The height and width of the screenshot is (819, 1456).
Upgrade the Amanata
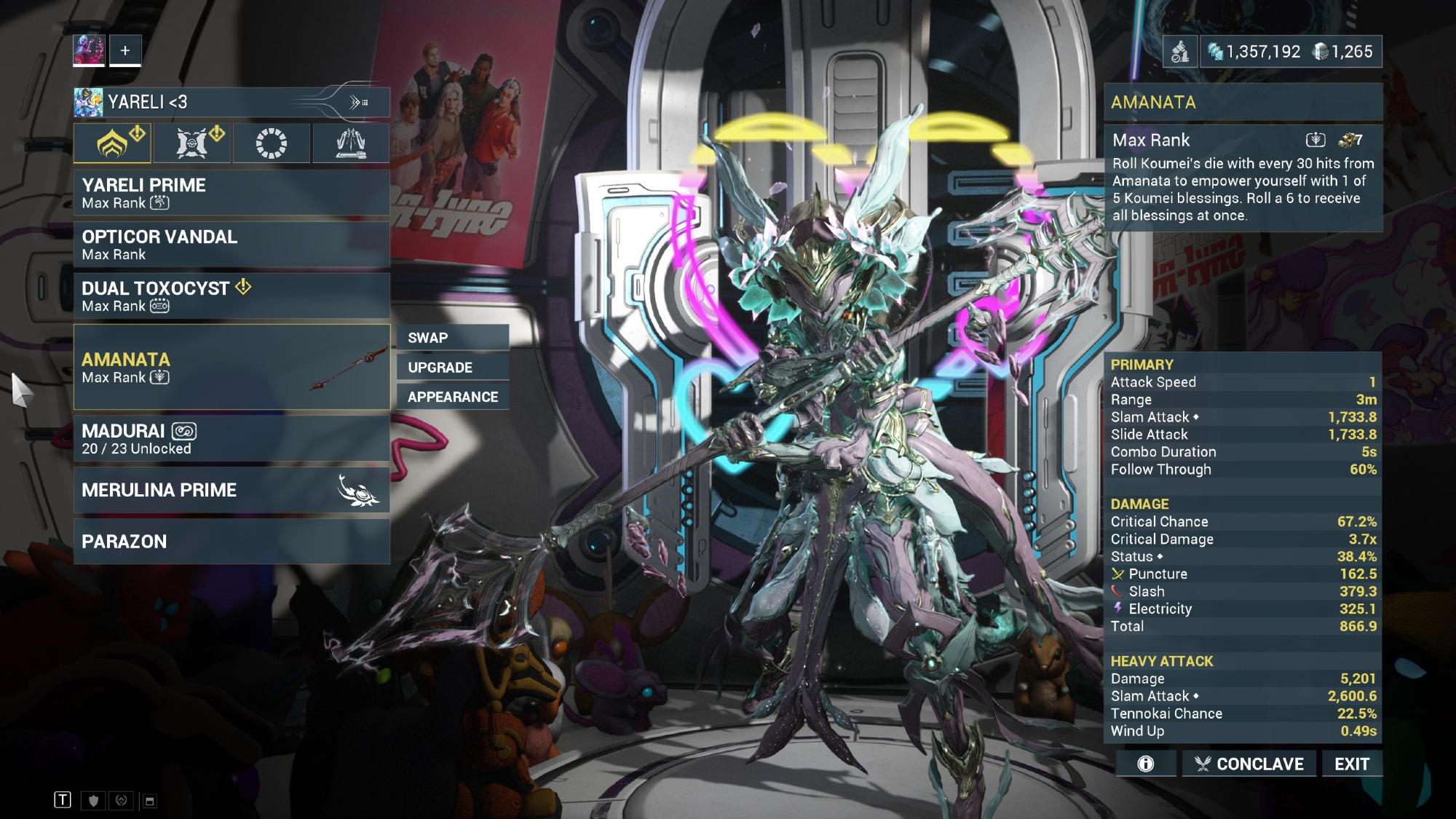(x=453, y=368)
